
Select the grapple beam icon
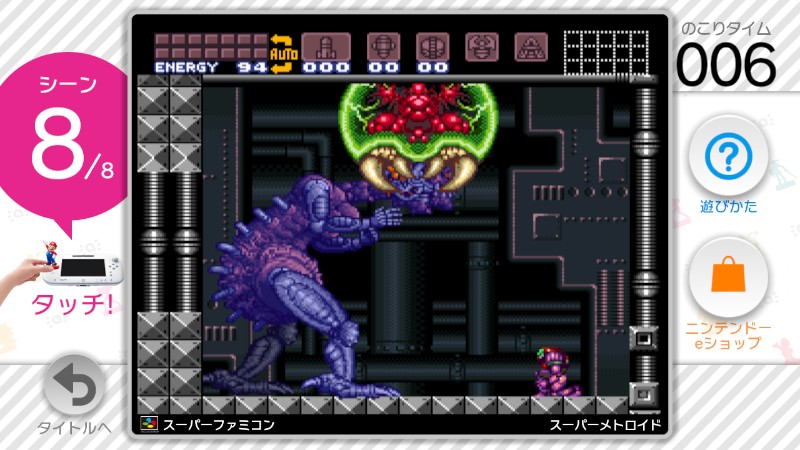coord(480,45)
